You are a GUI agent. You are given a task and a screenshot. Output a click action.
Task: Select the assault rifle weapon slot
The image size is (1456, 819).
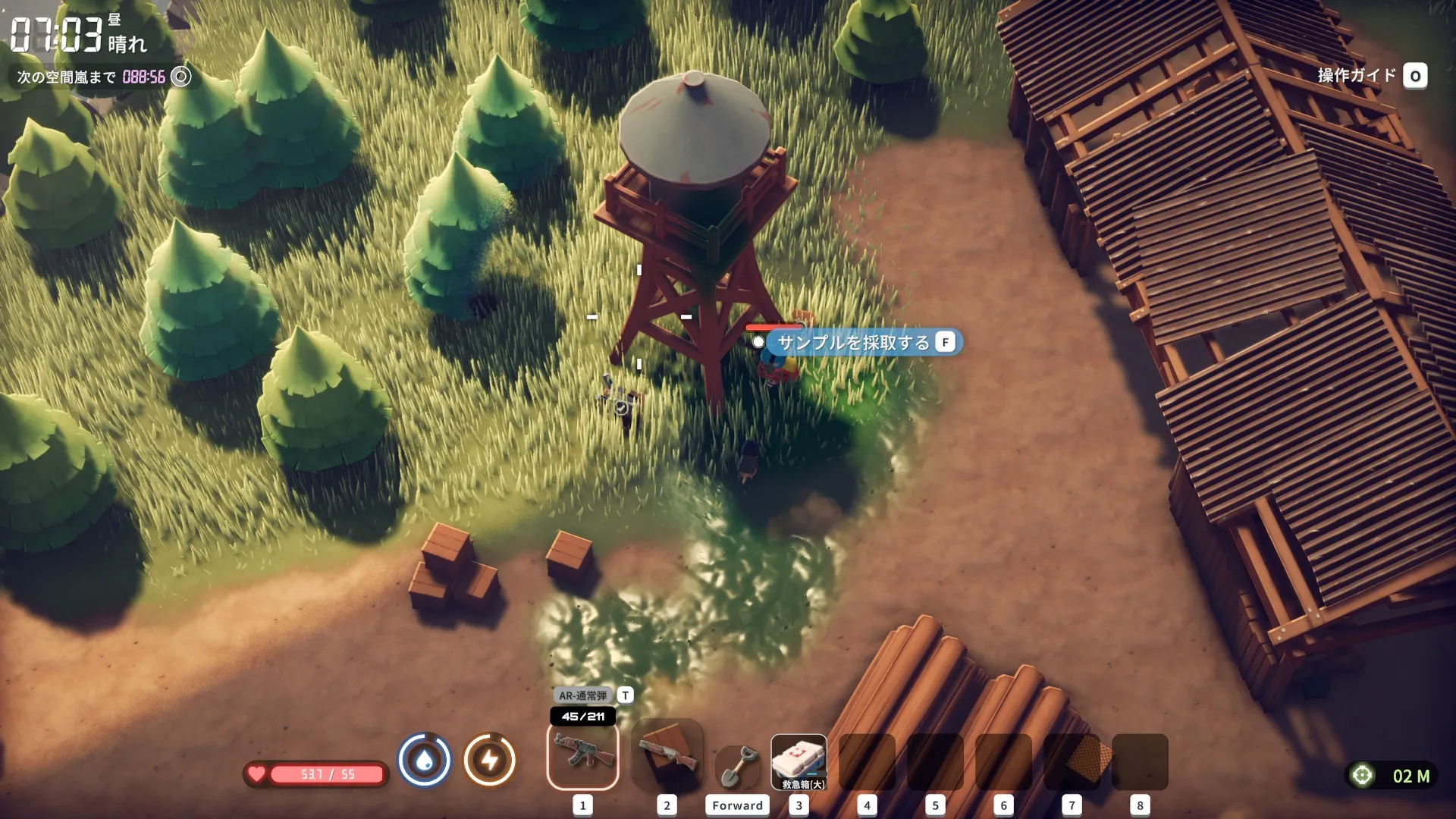(x=582, y=757)
